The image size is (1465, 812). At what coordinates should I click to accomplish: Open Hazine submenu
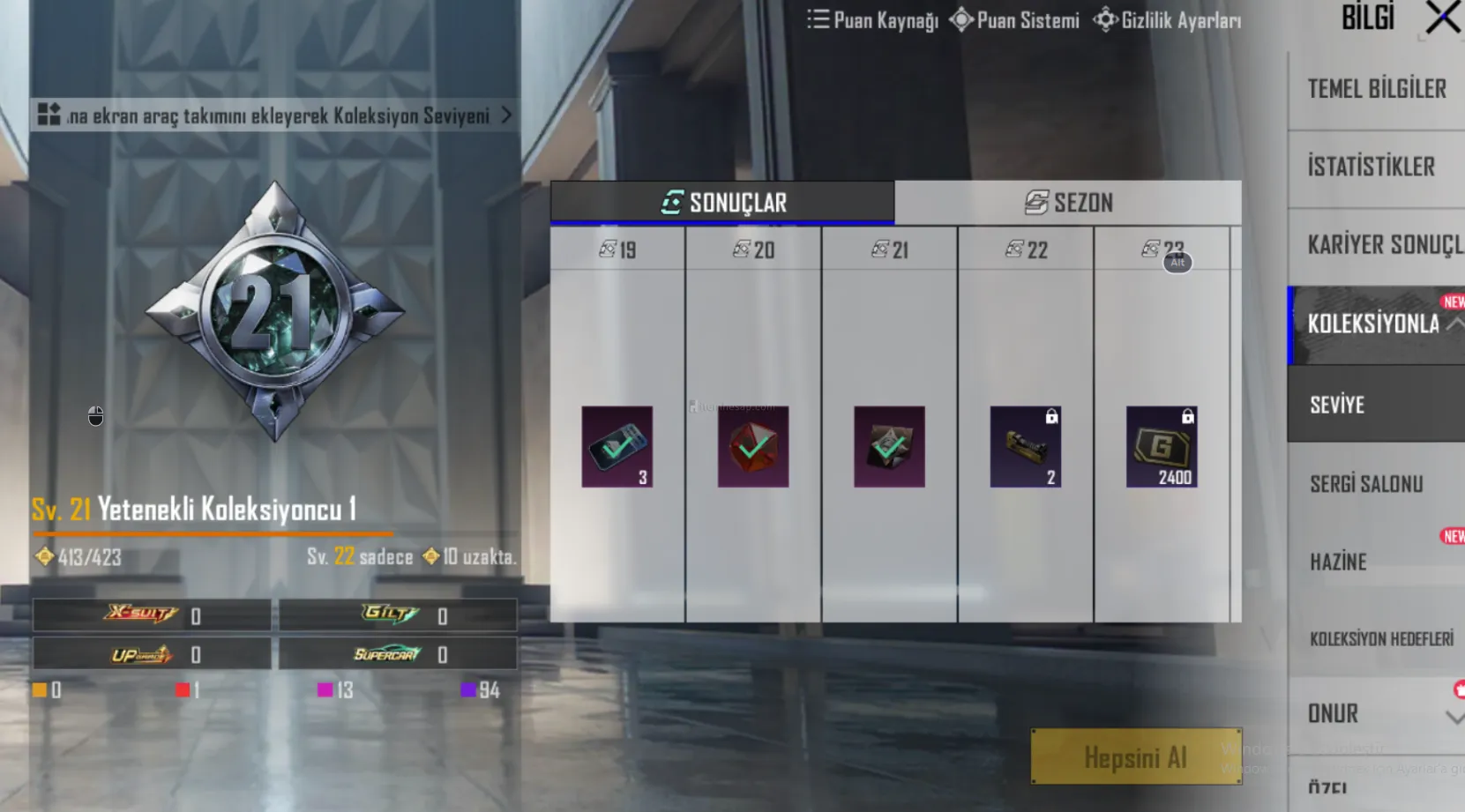(1339, 562)
